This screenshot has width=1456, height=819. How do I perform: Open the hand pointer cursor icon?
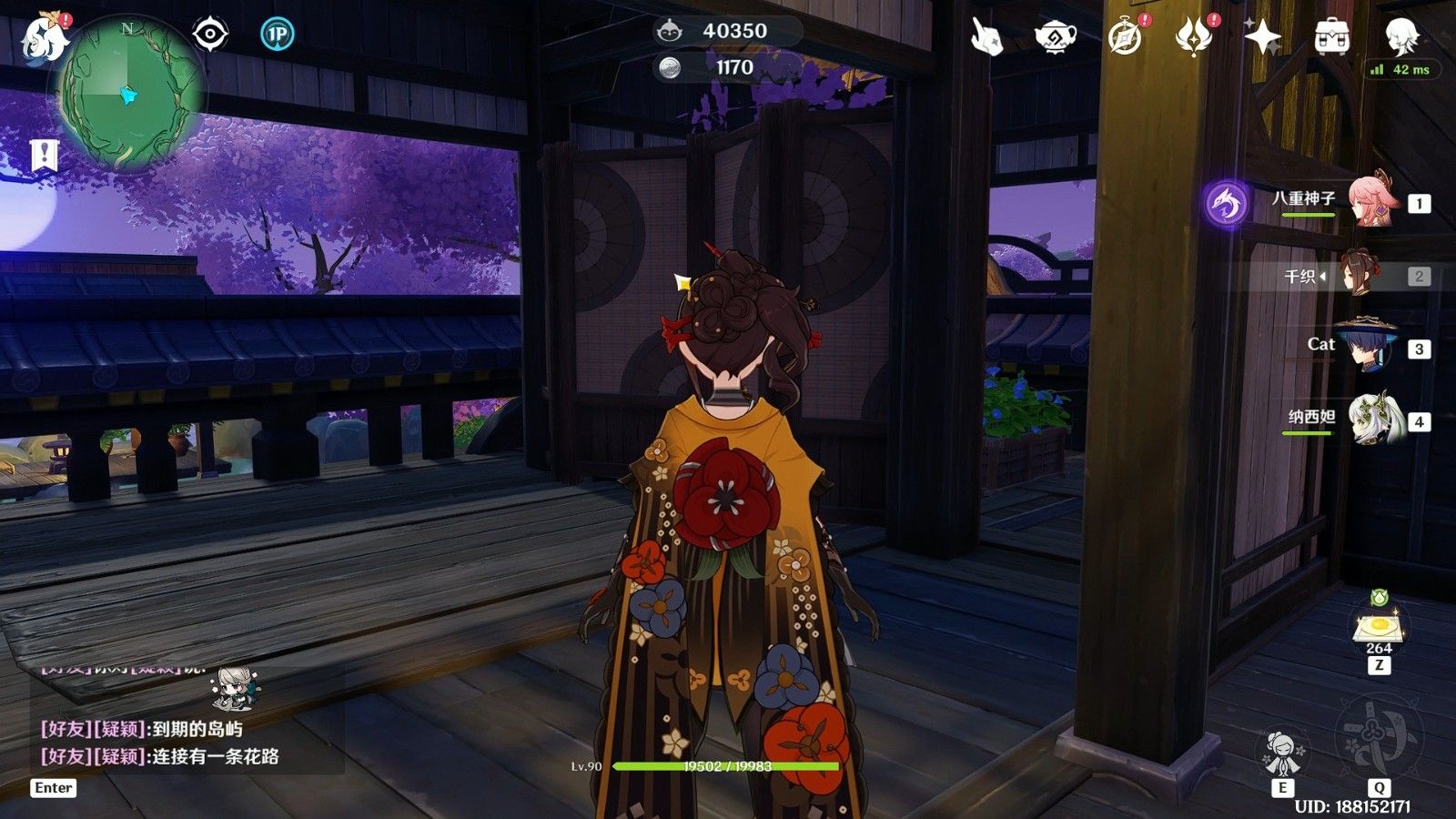986,37
